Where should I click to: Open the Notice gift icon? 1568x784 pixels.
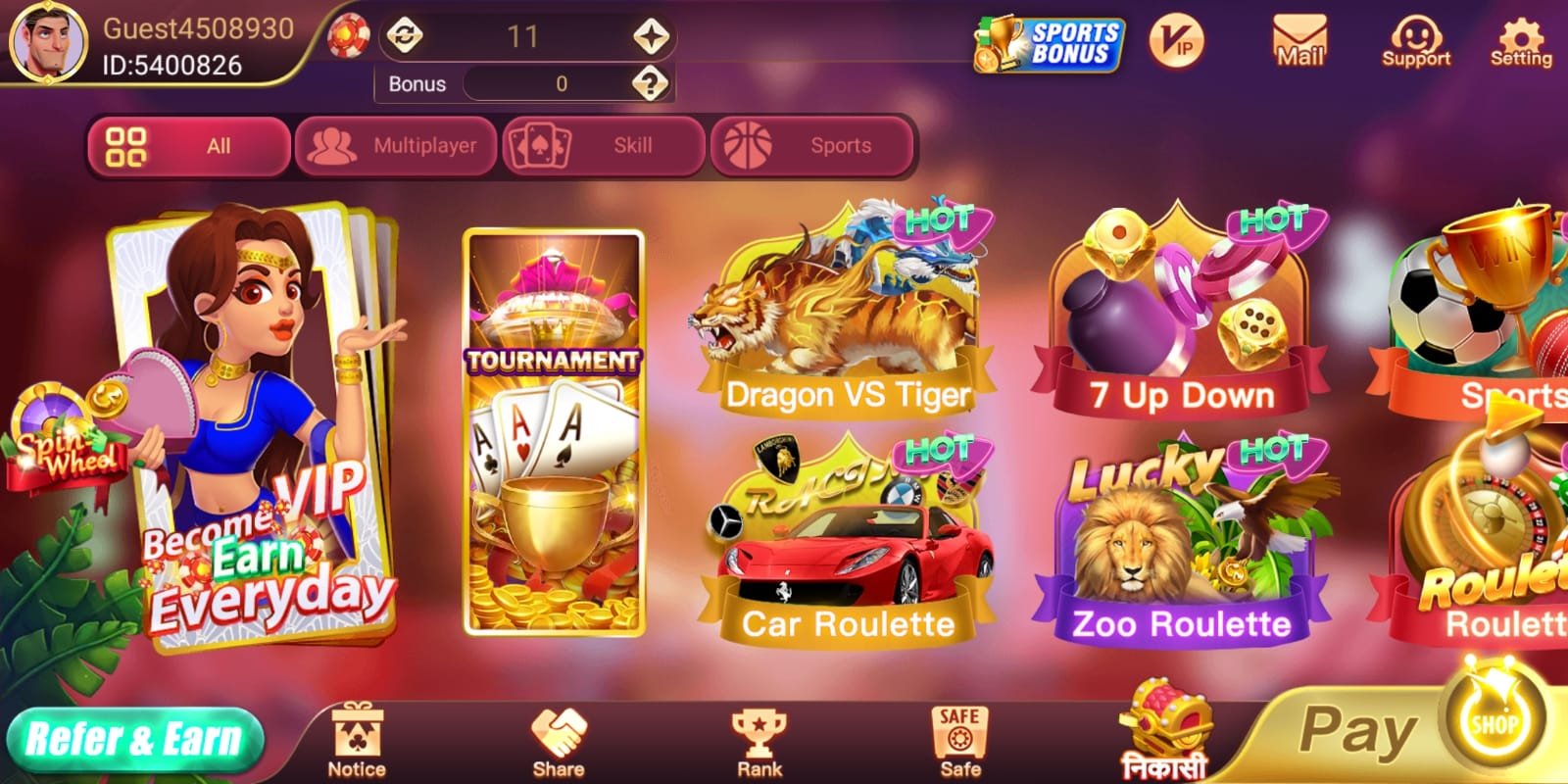click(355, 735)
